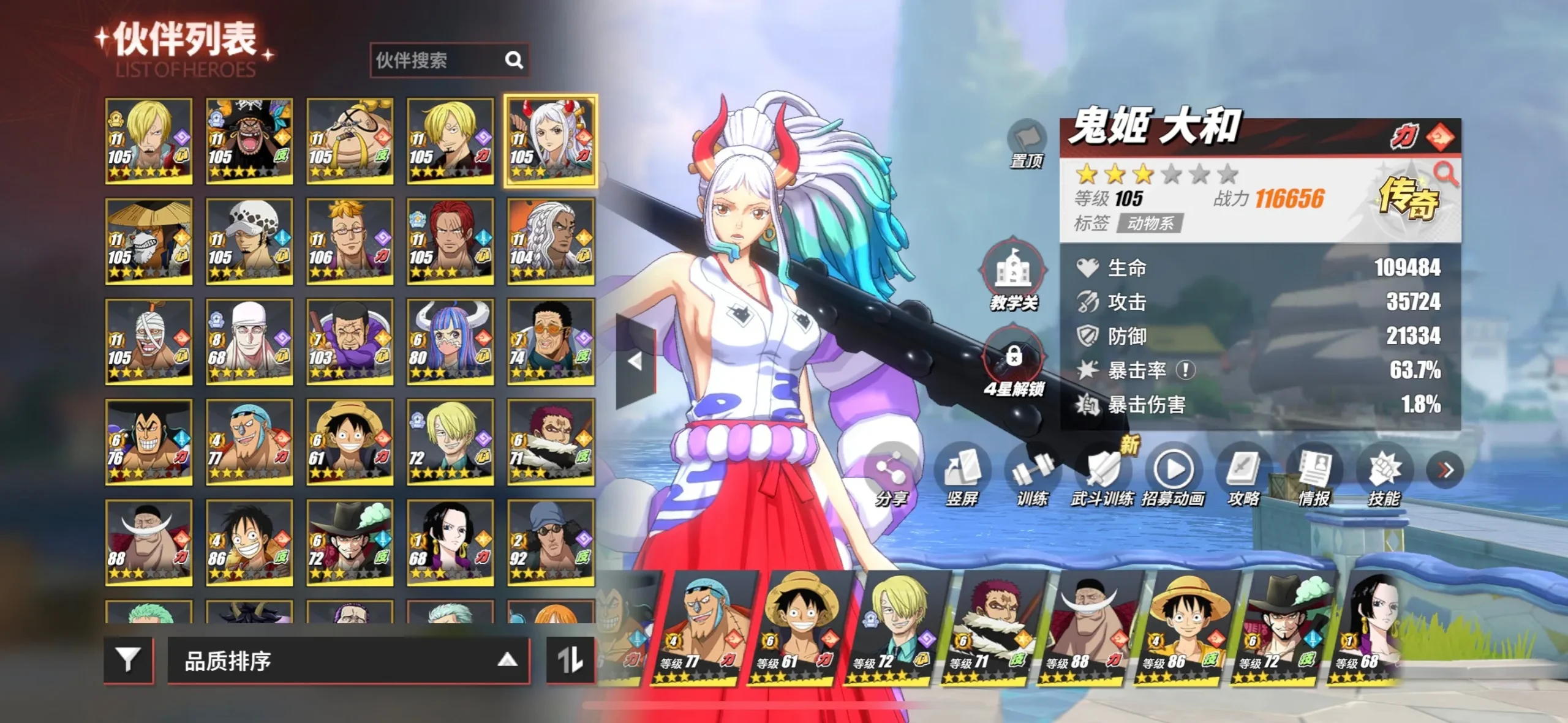Open the 品质排序 sort dropdown
The image size is (1568, 723).
pos(348,661)
